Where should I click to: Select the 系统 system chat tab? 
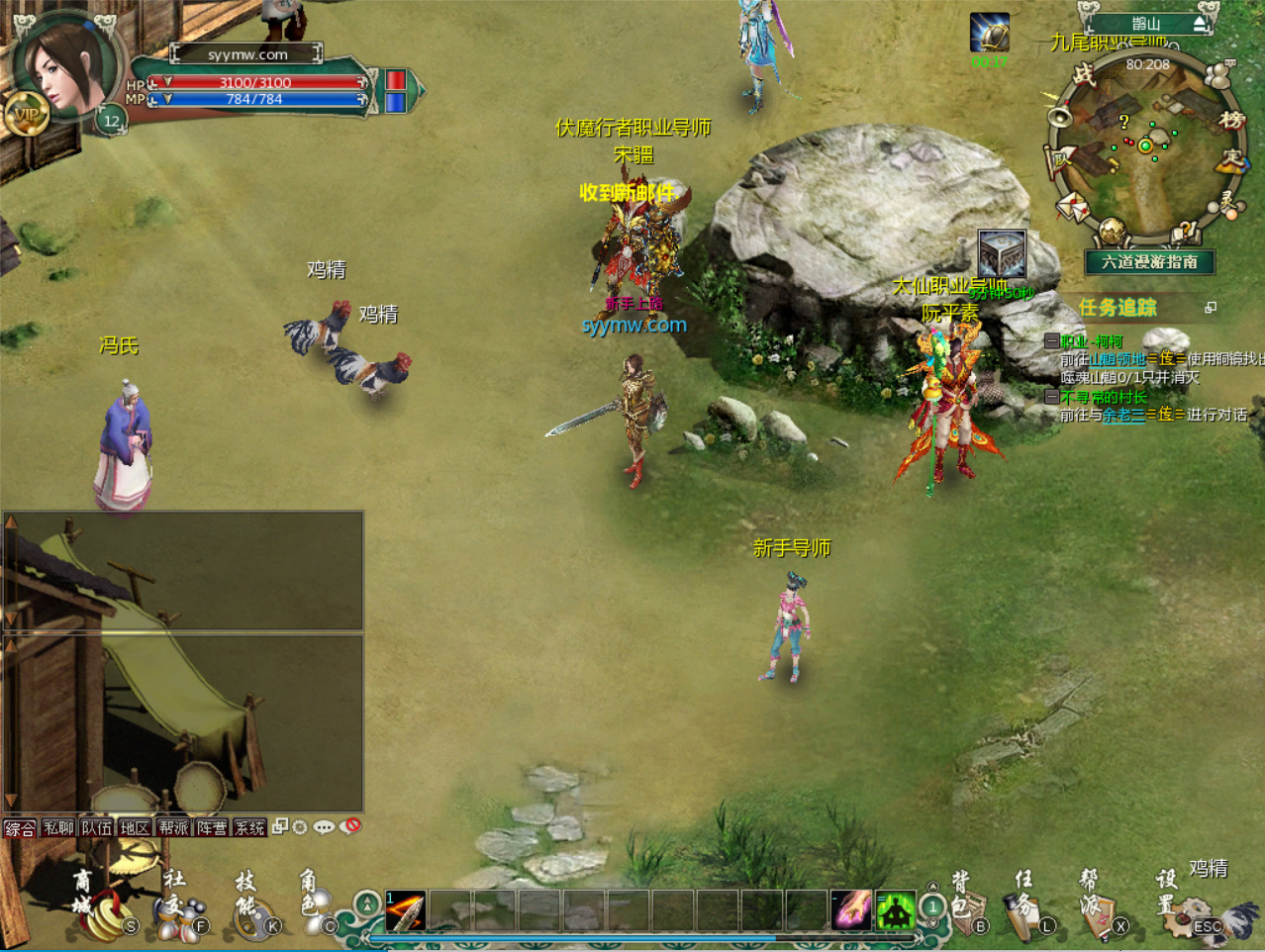249,828
